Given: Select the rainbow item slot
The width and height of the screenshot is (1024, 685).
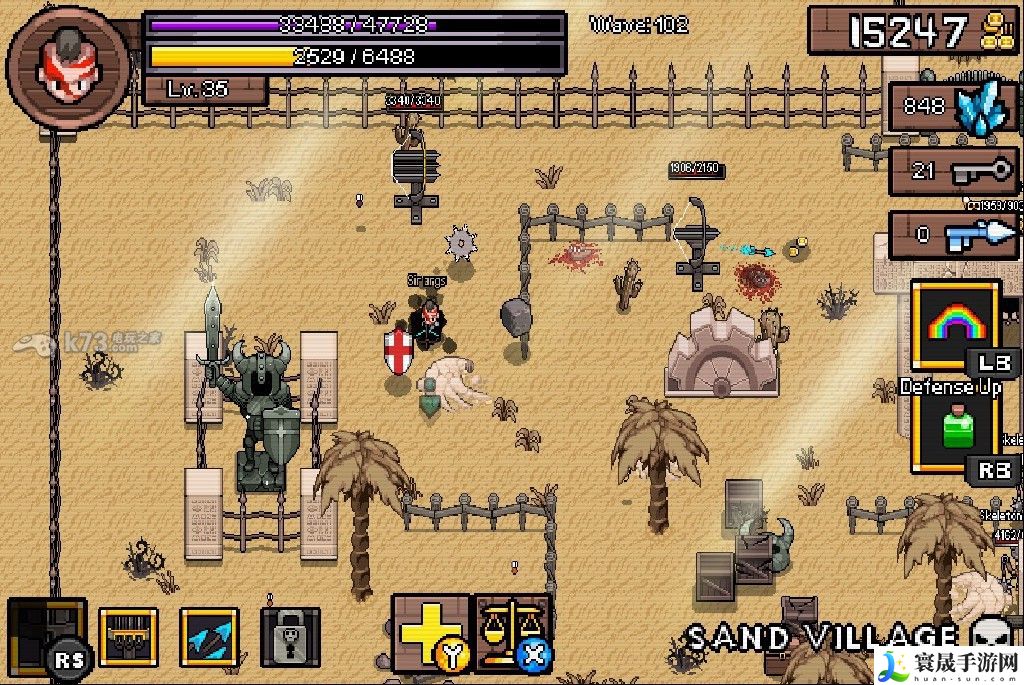Looking at the screenshot, I should point(955,323).
